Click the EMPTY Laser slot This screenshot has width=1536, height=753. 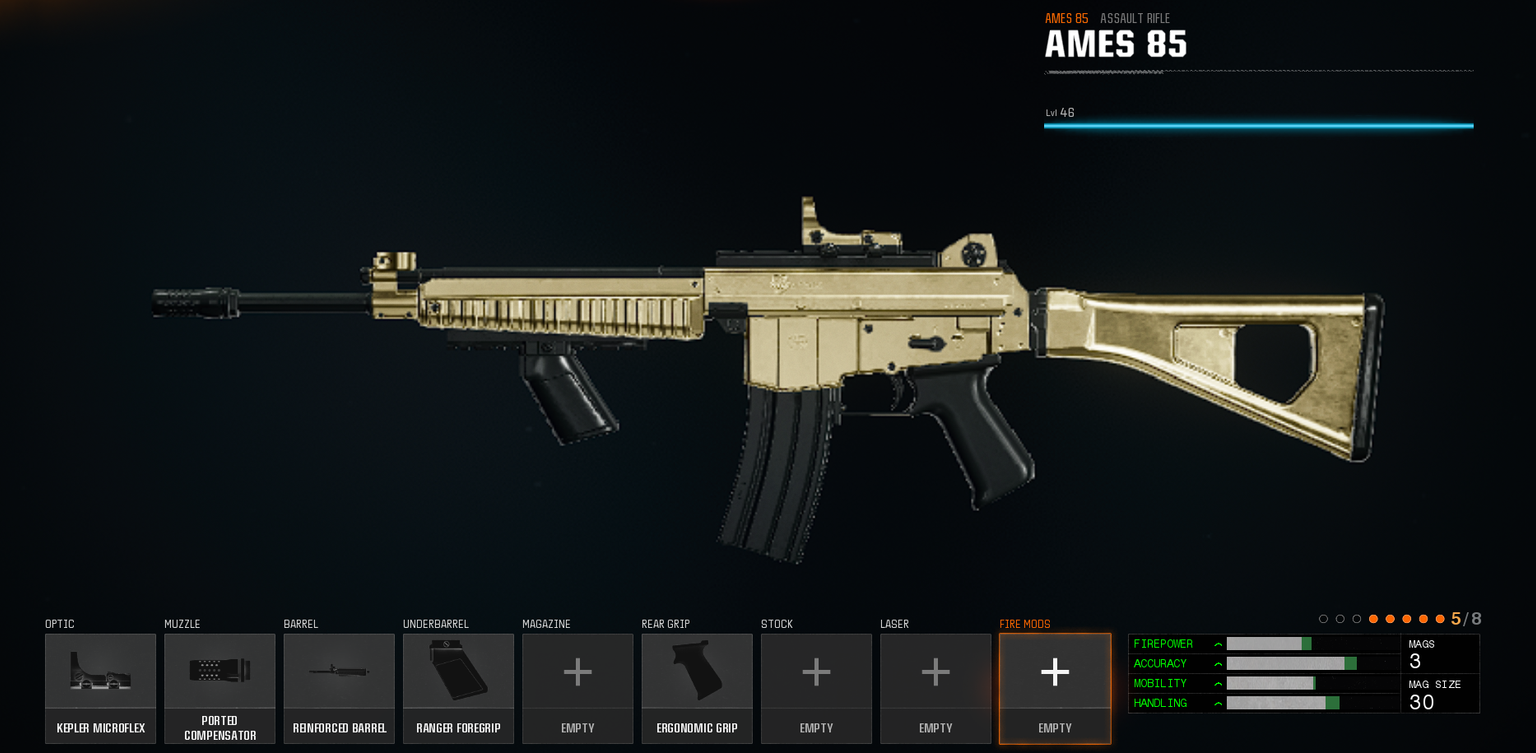tap(935, 671)
